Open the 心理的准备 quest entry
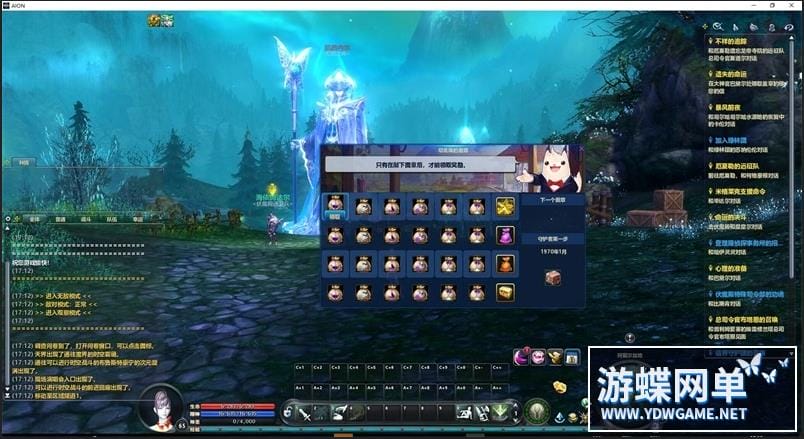 point(738,268)
